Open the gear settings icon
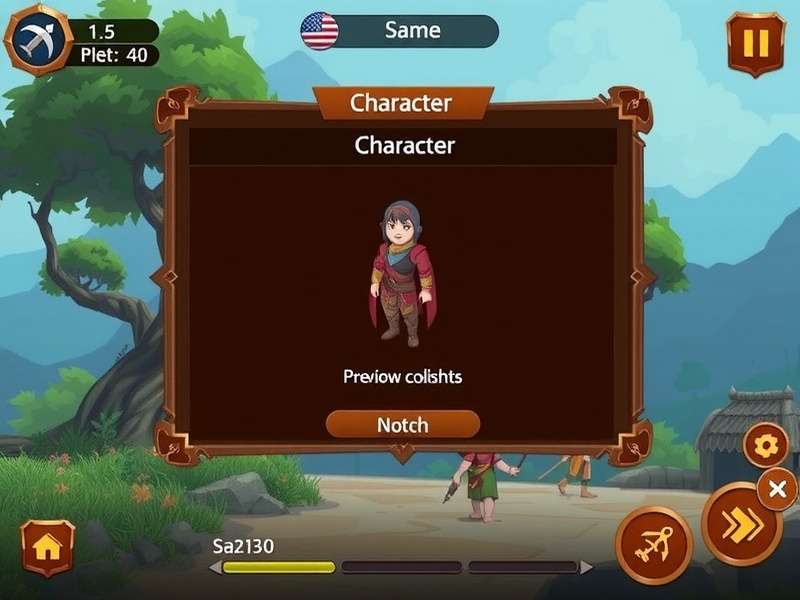This screenshot has width=800, height=600. coord(766,446)
